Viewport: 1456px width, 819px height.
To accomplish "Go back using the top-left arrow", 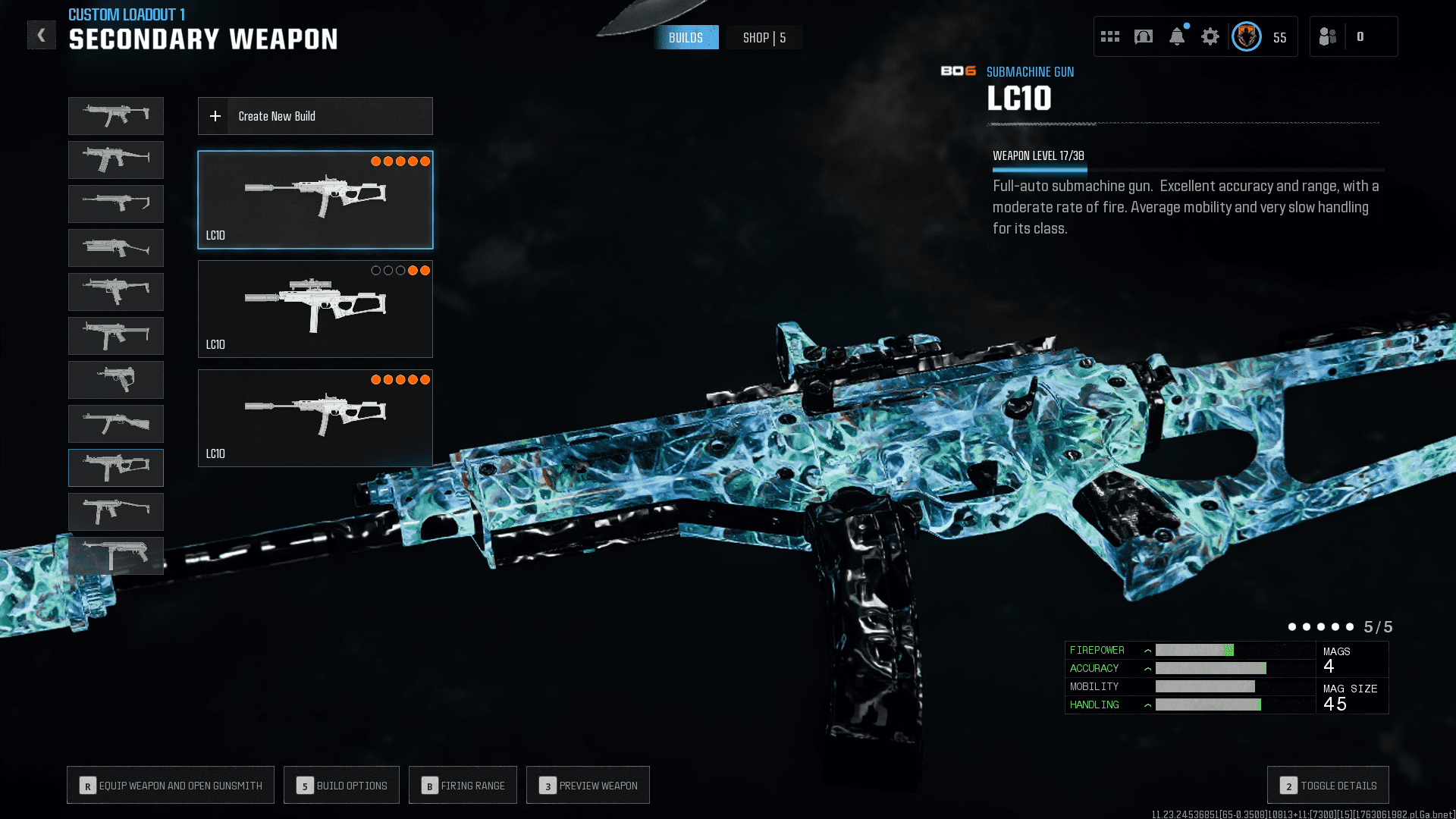I will click(42, 35).
